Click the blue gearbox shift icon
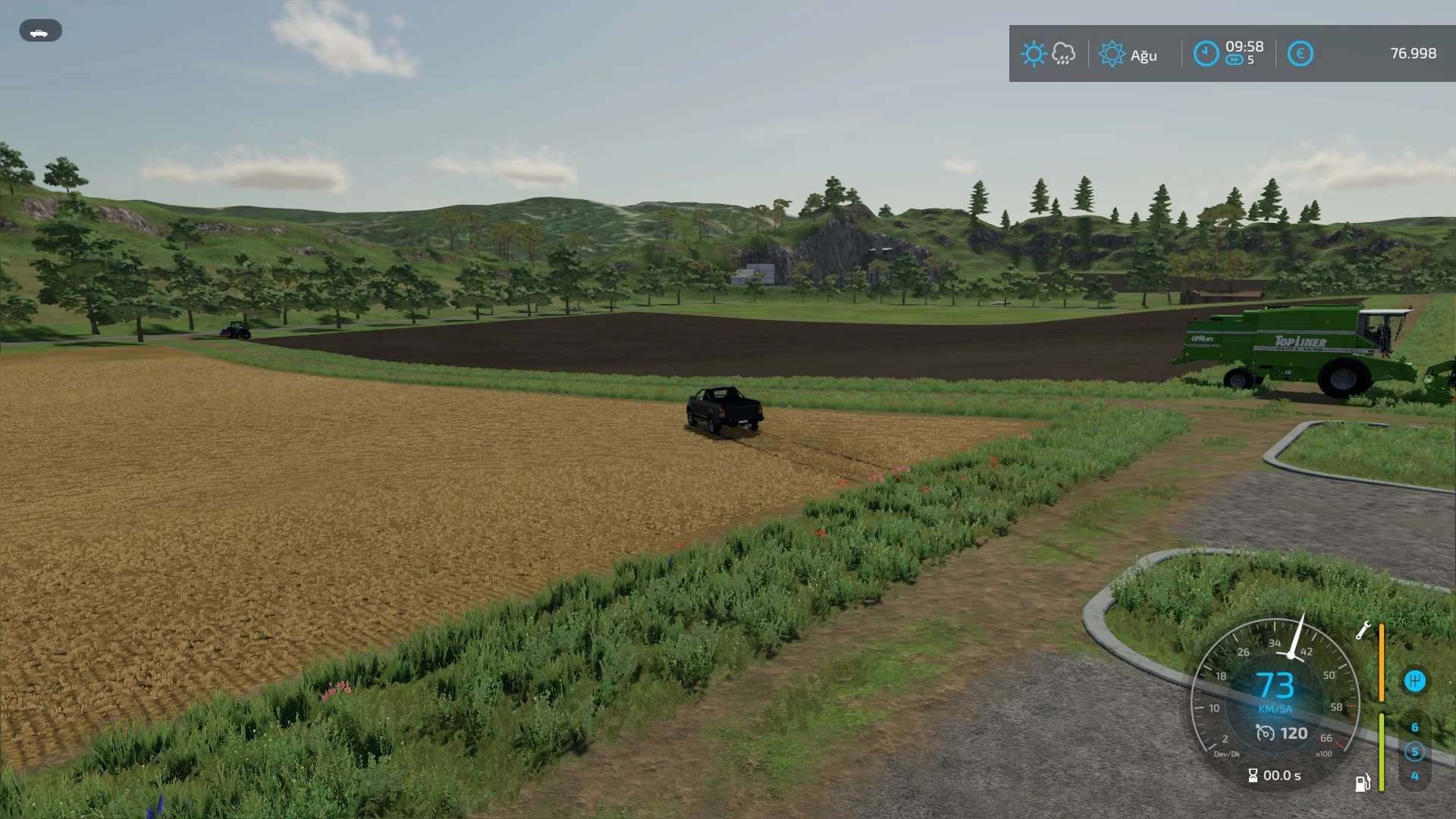 [1414, 680]
